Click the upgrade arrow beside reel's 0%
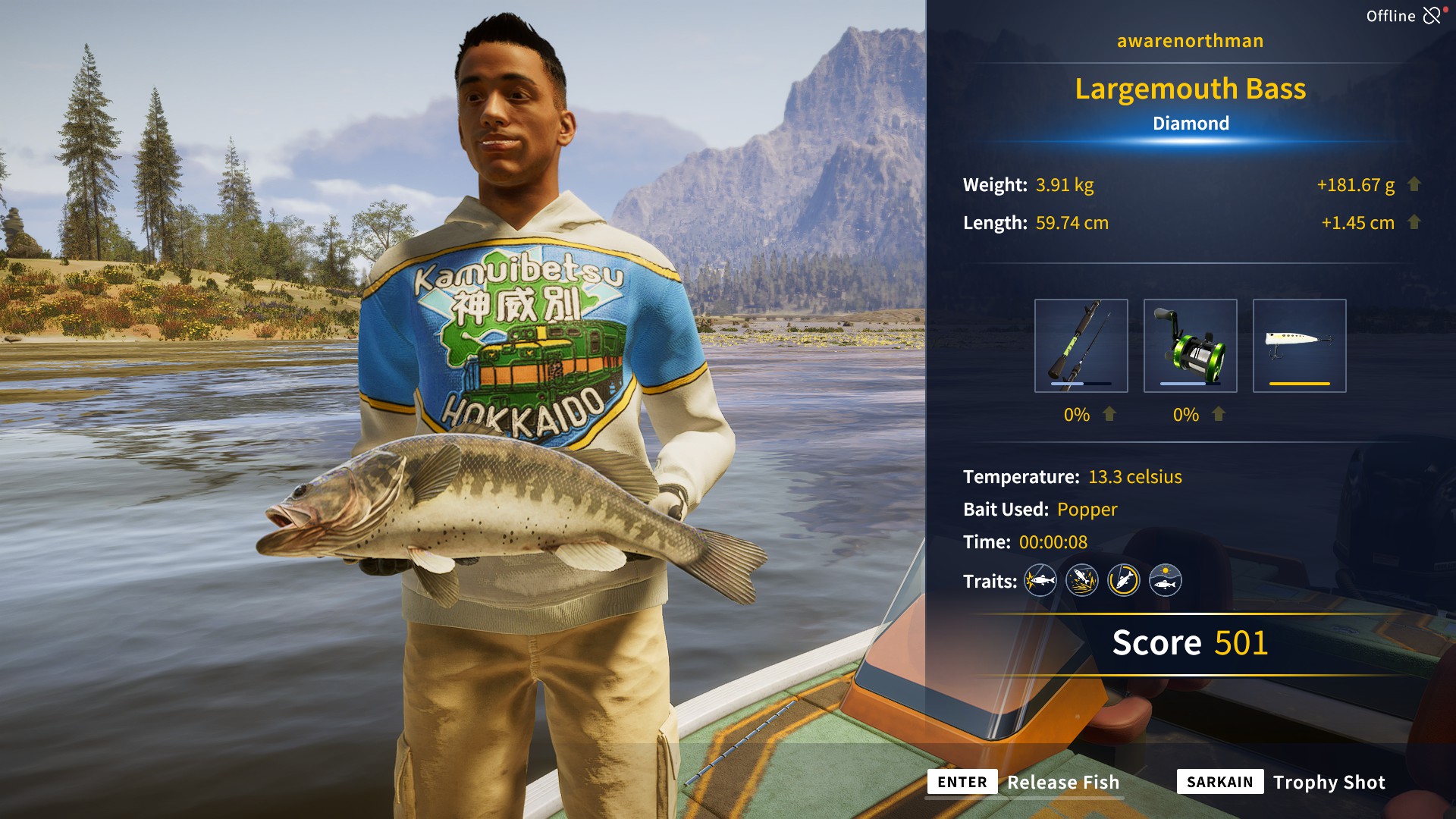Image resolution: width=1456 pixels, height=819 pixels. coord(1219,415)
